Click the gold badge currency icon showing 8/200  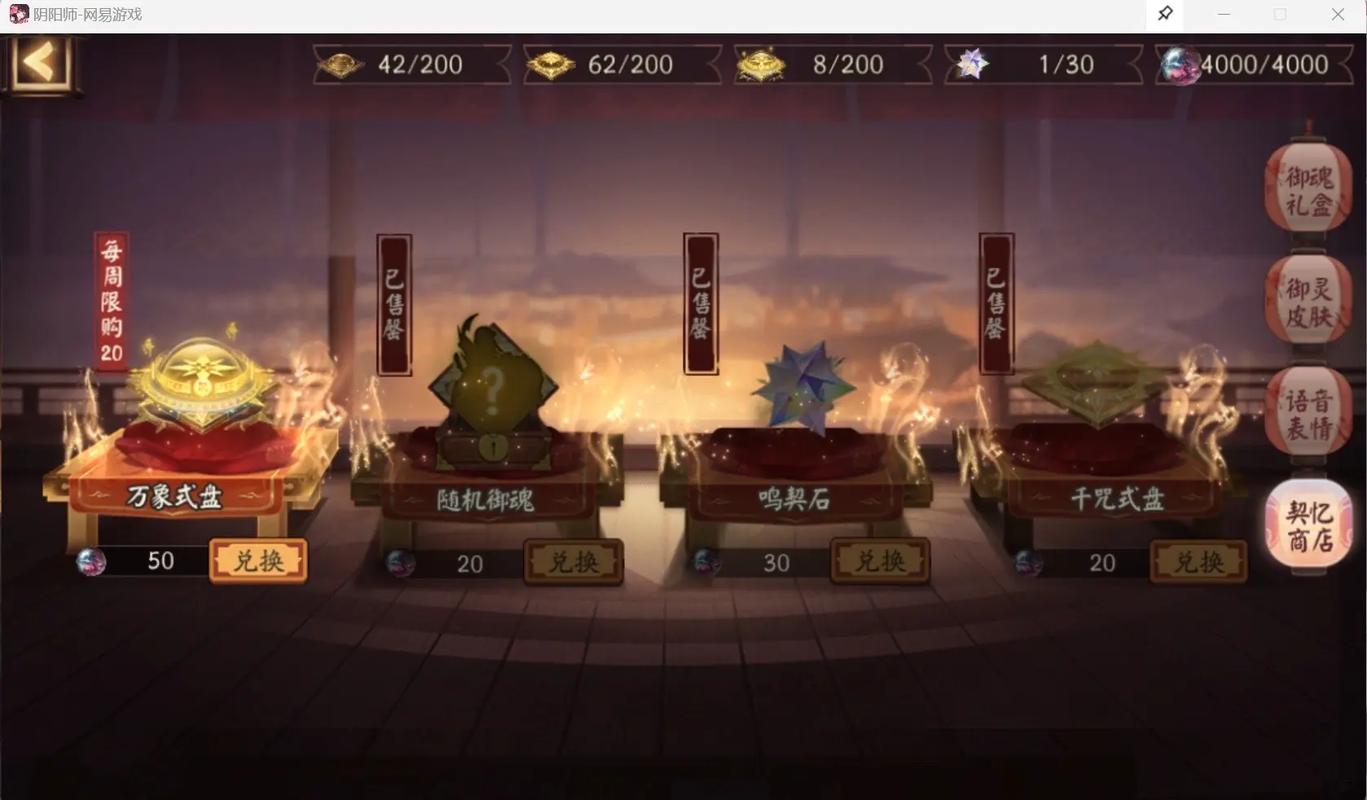tap(762, 64)
